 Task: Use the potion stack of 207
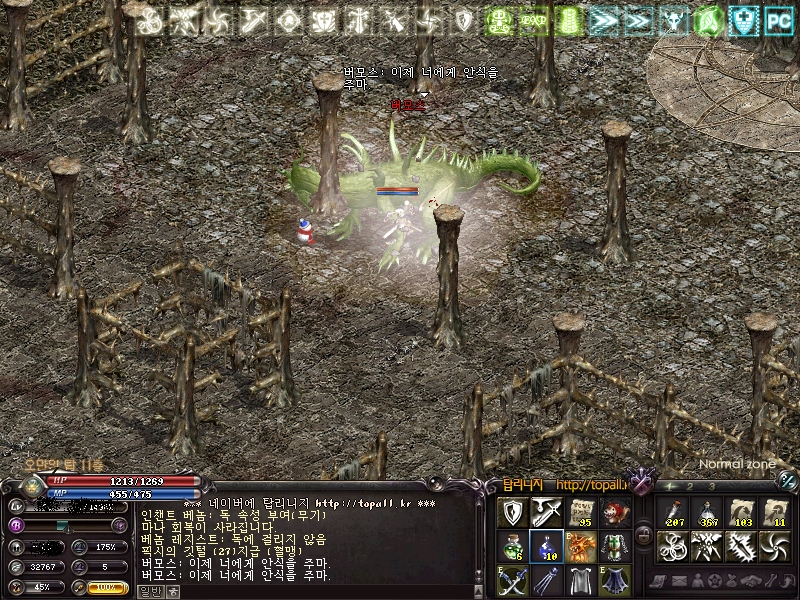(673, 512)
